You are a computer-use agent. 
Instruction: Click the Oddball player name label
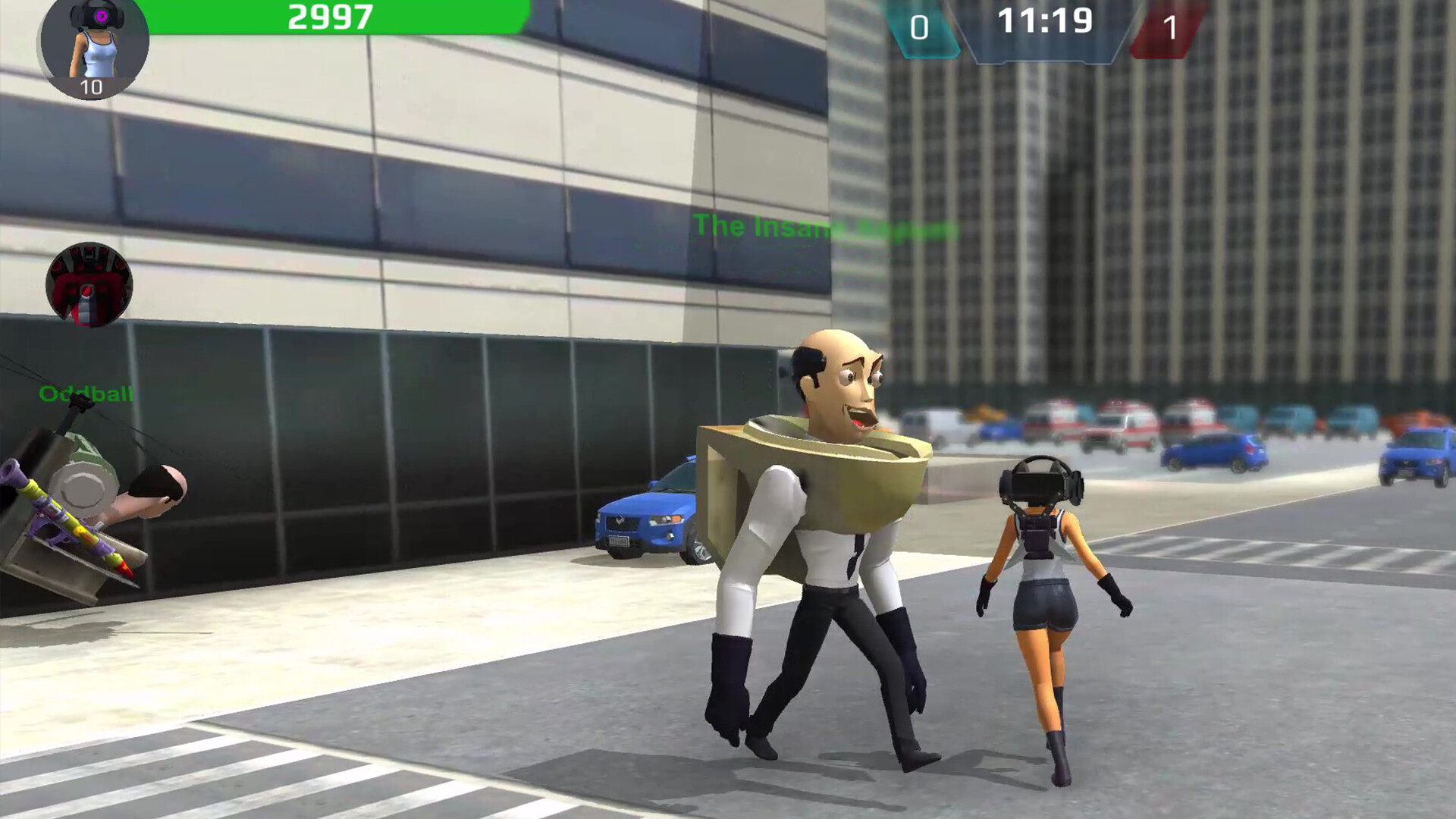pos(87,394)
